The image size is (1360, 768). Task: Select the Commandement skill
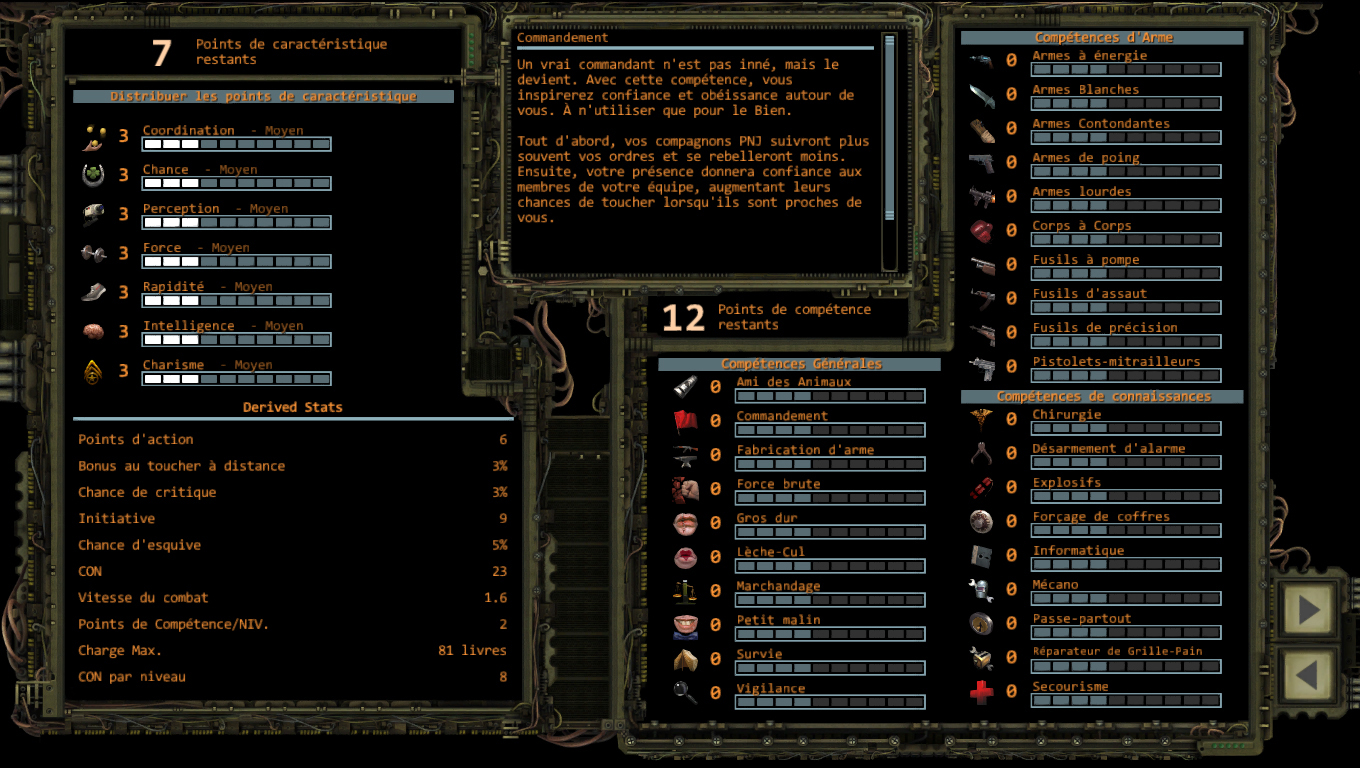click(782, 416)
